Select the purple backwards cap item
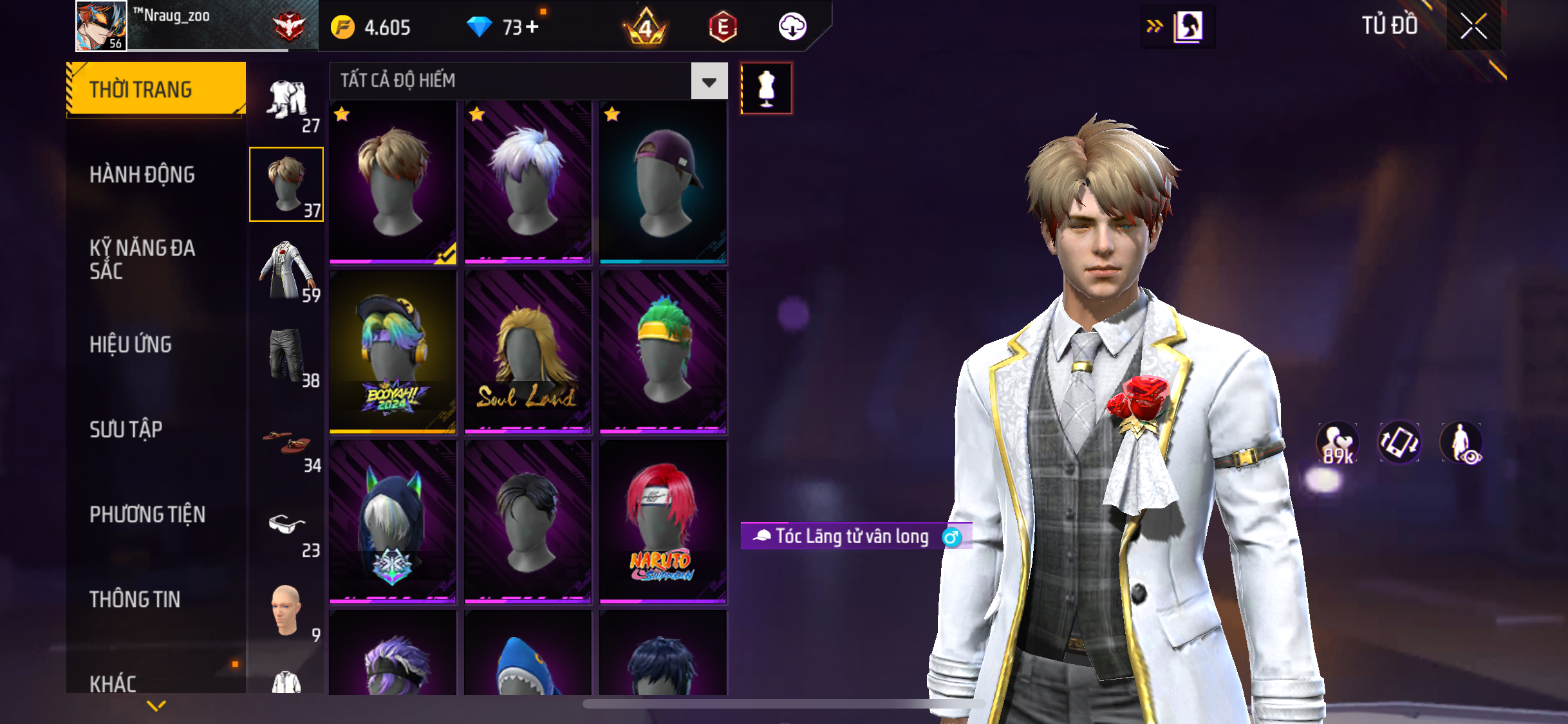 663,182
